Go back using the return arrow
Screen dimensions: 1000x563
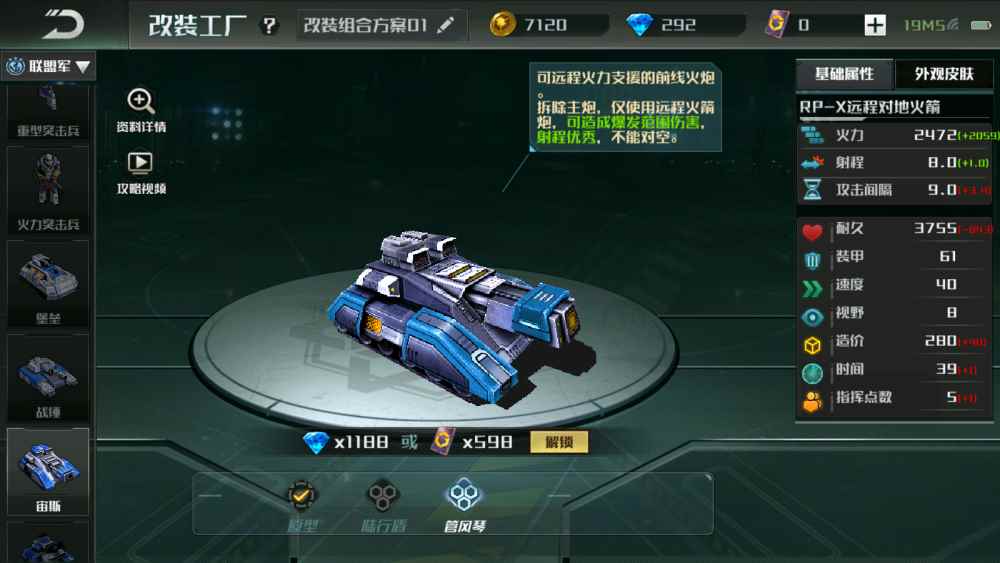[x=63, y=24]
